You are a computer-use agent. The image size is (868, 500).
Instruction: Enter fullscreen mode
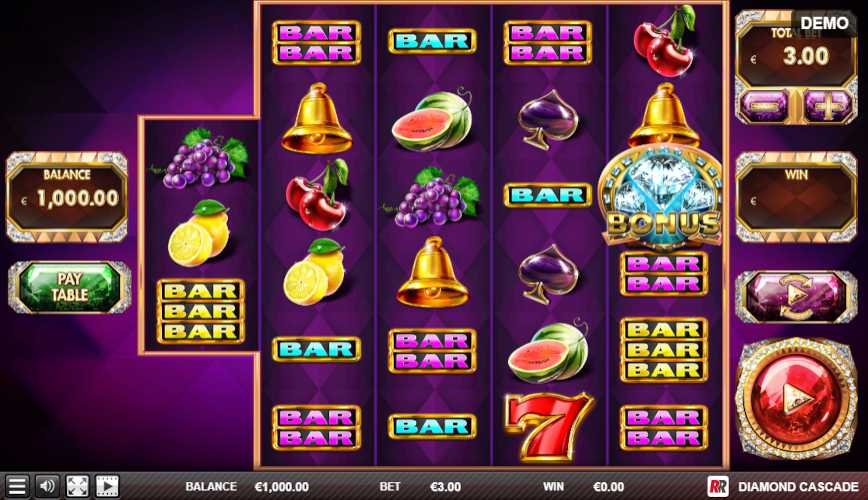77,487
